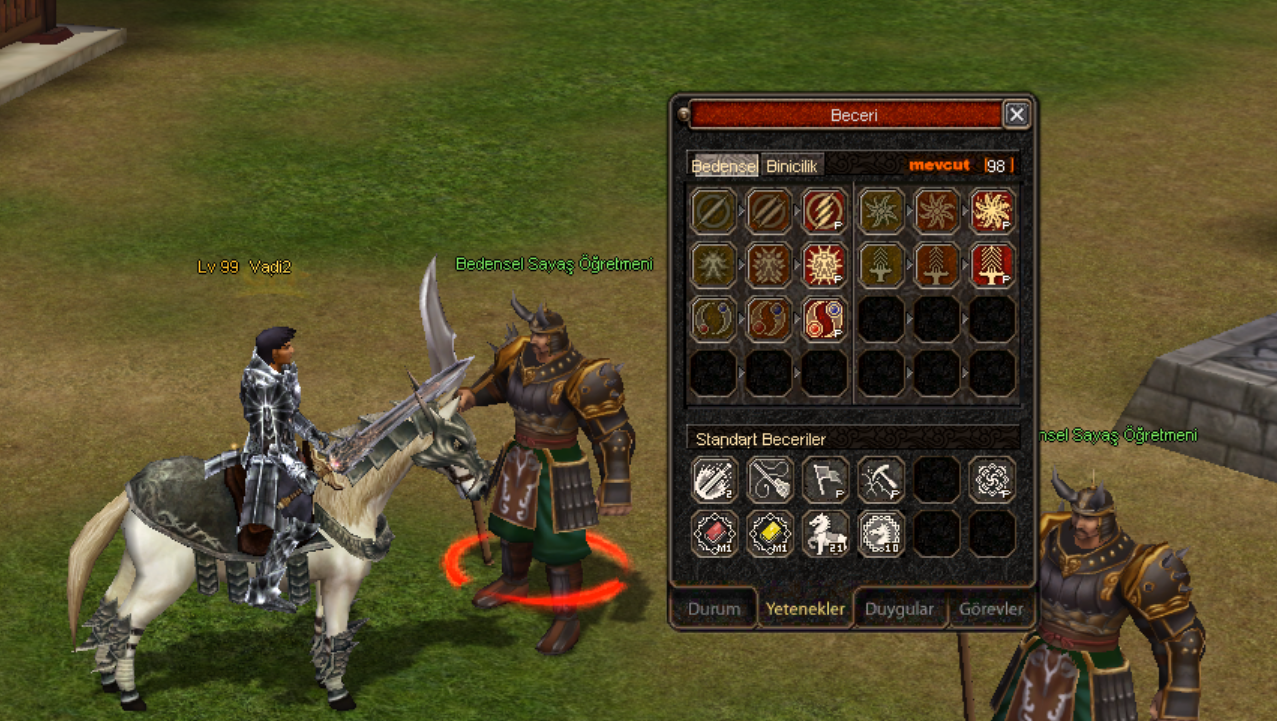Open the Binicilik skill tab
The height and width of the screenshot is (721, 1277).
(793, 166)
